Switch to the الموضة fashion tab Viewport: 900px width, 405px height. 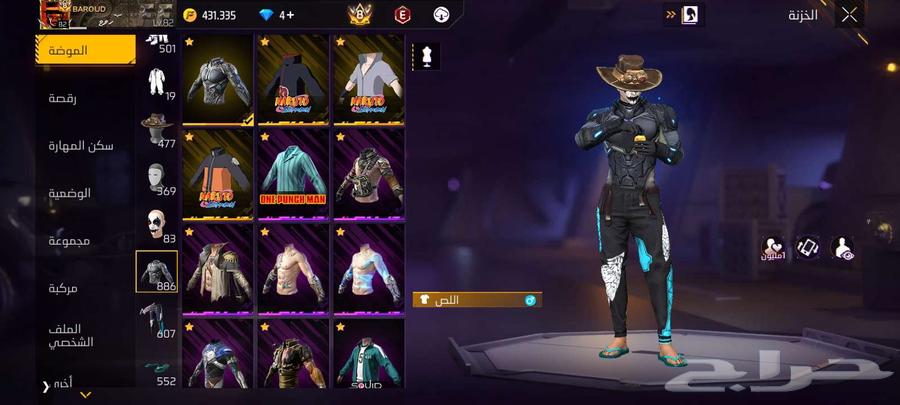85,50
